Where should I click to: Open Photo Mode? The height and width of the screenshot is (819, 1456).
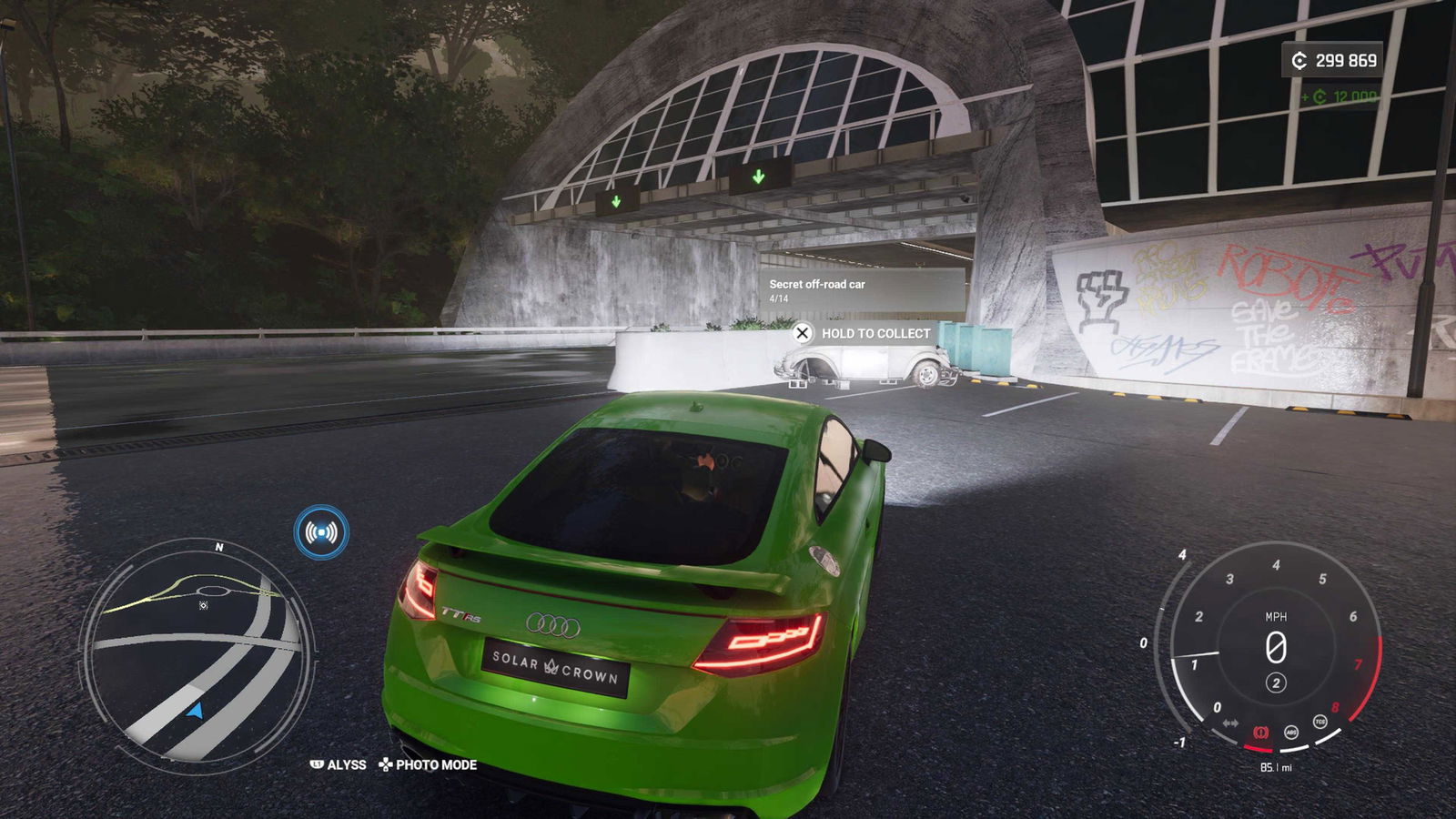click(428, 765)
